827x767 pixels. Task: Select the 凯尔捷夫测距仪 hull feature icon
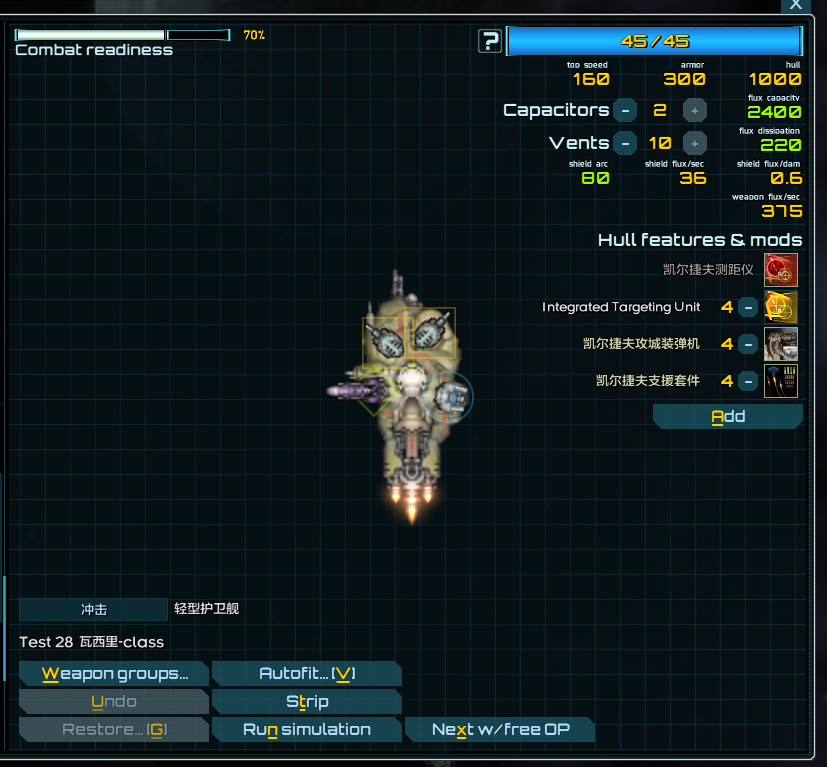pos(781,270)
